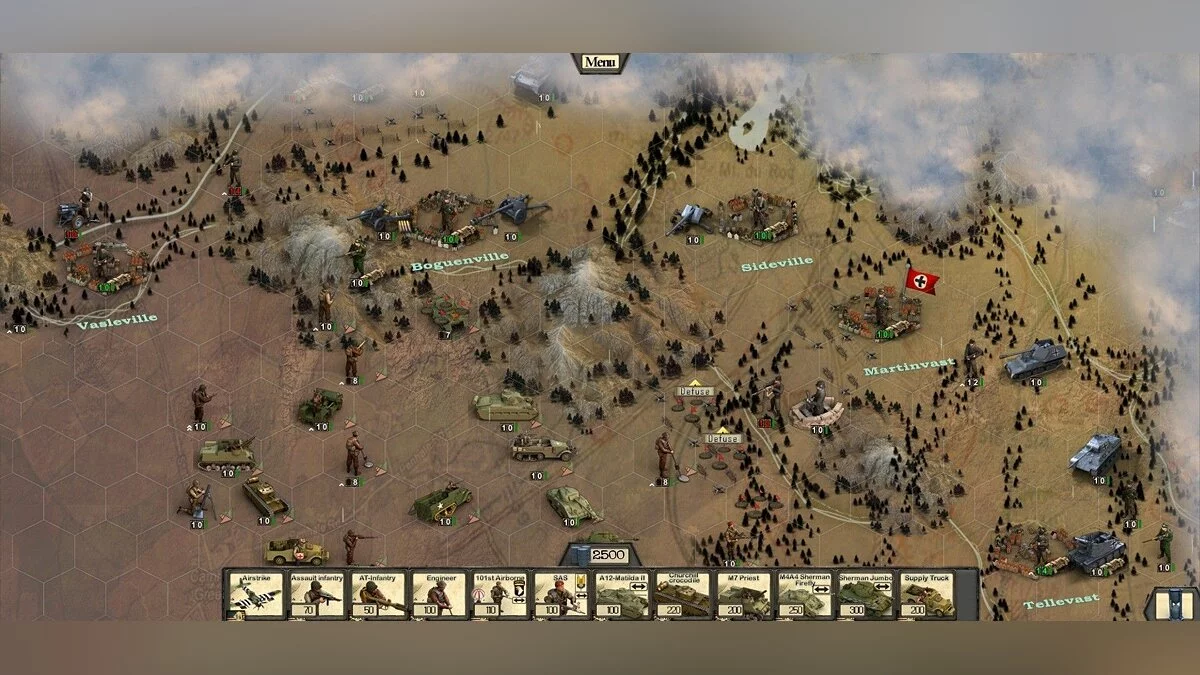Choose the M4A4 Sherman Firefly card
Viewport: 1200px width, 675px height.
point(804,594)
